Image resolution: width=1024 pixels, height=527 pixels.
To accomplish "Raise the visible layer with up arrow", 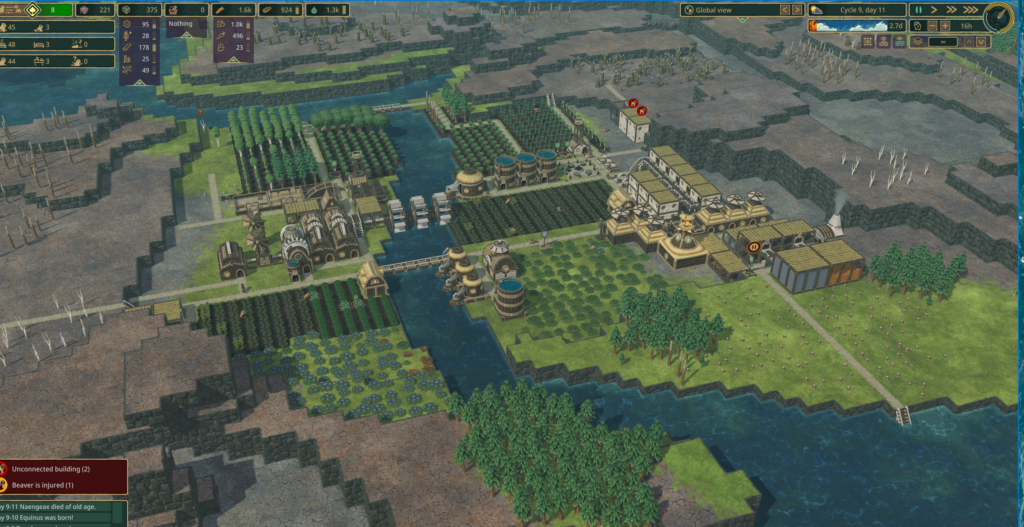I will (970, 42).
